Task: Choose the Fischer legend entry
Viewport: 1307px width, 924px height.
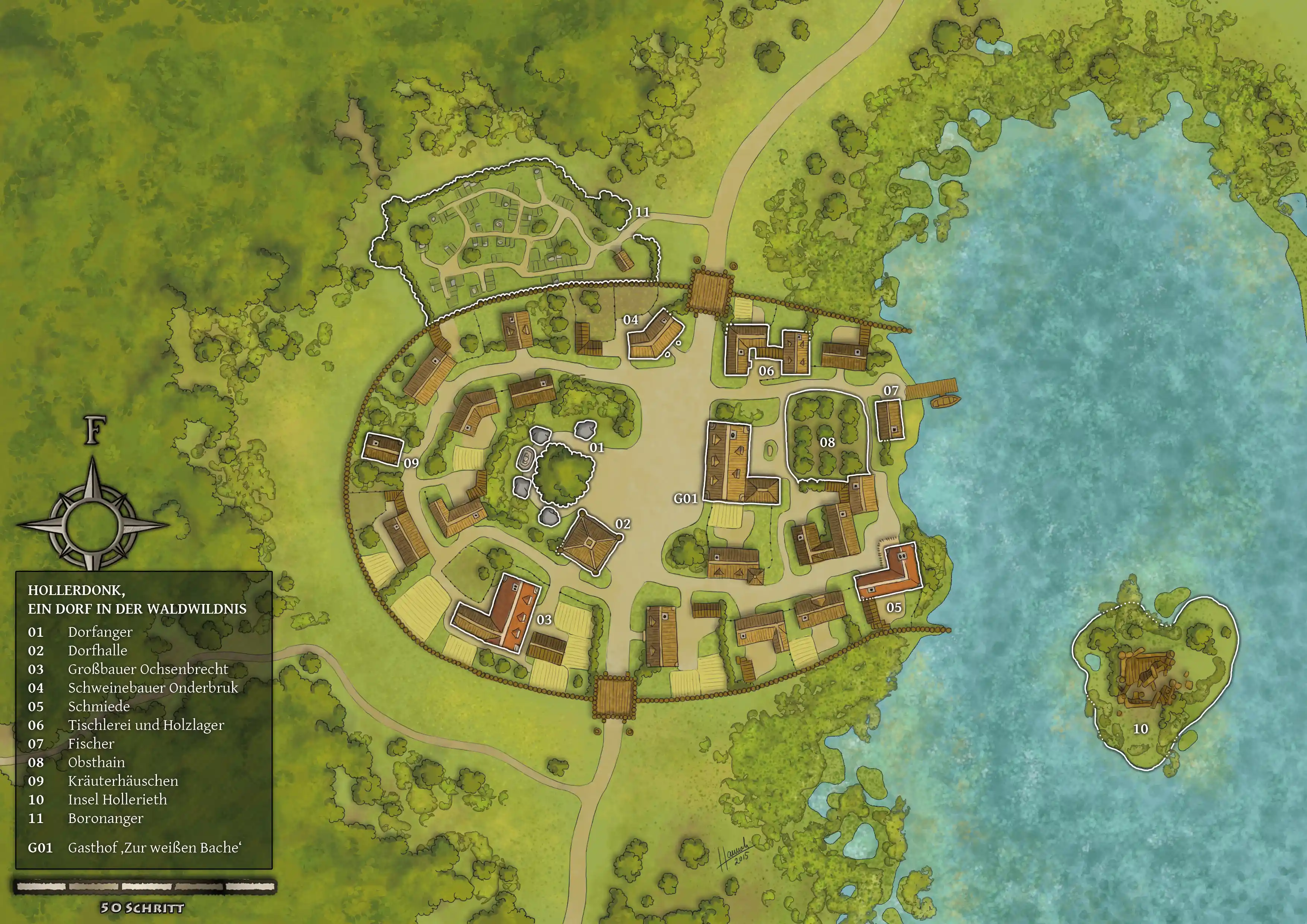Action: pos(91,744)
